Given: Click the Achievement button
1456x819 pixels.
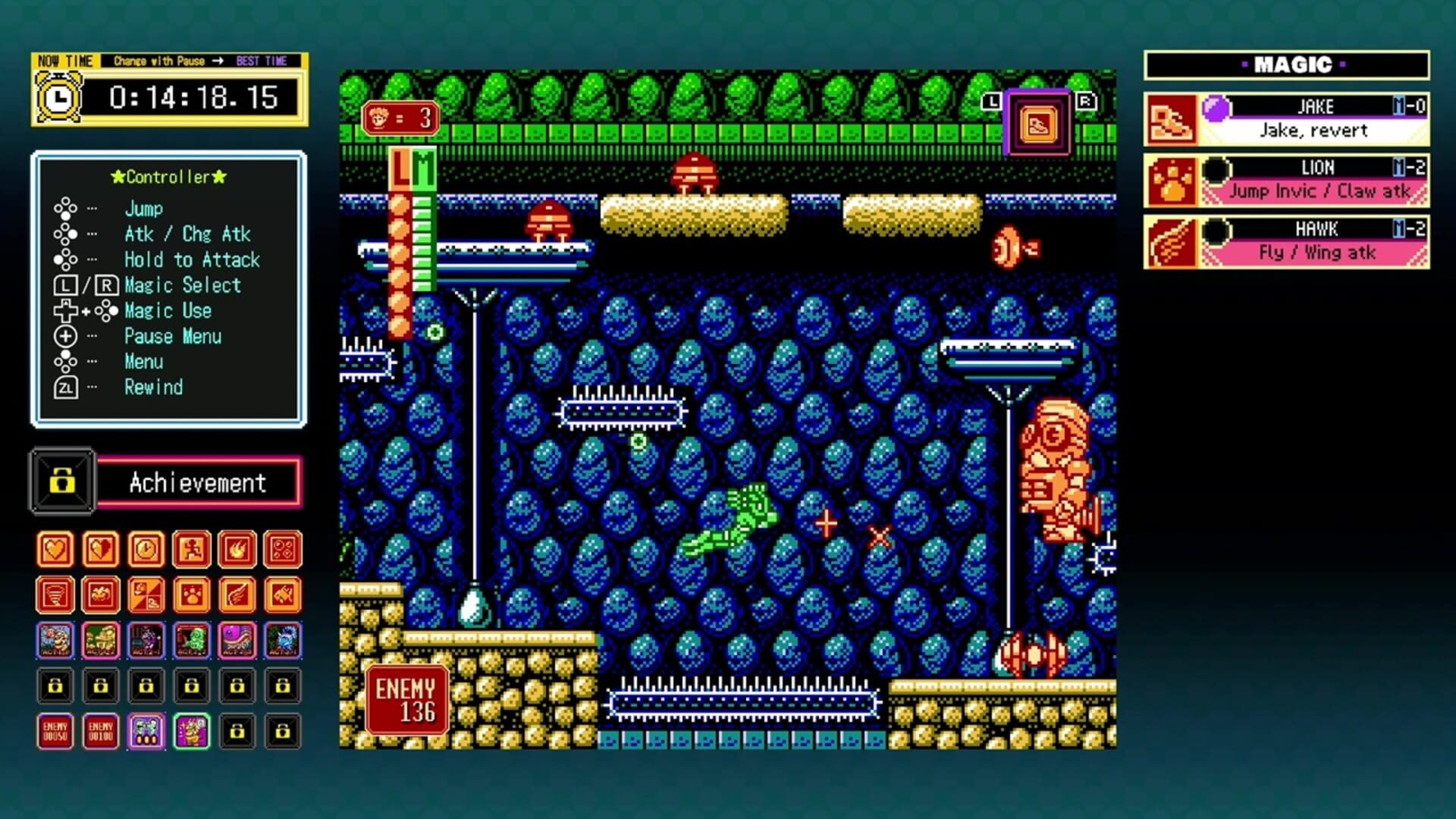Looking at the screenshot, I should point(199,482).
